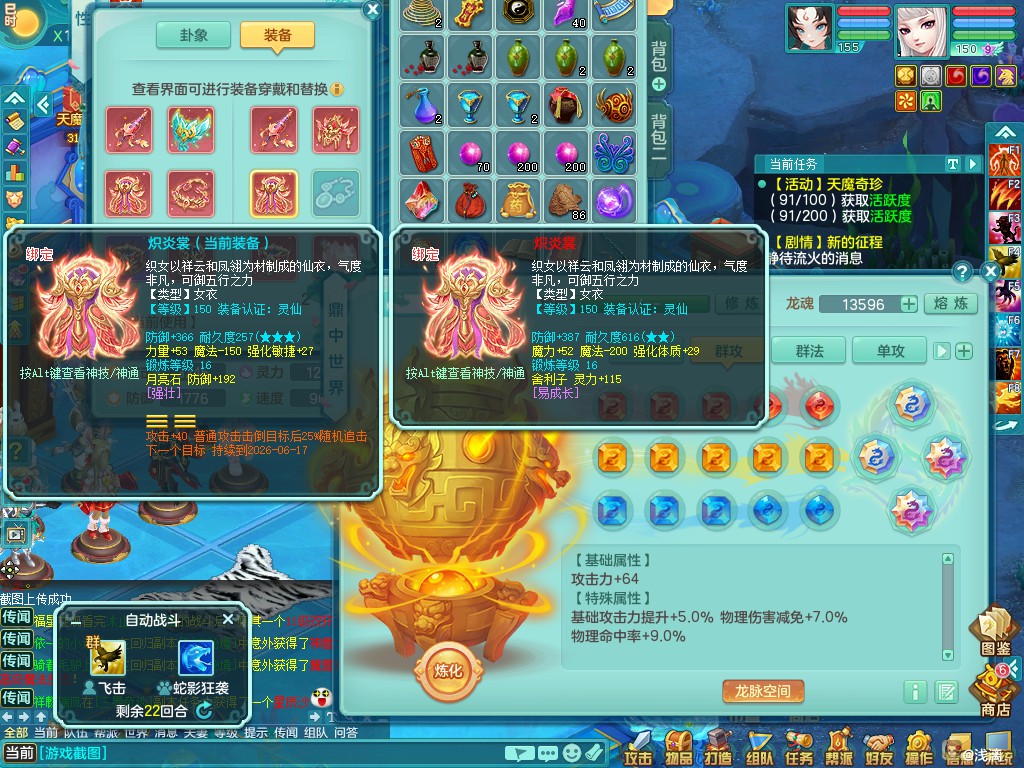Open the 物品 treasure-chest menu
The image size is (1024, 768).
pos(679,746)
